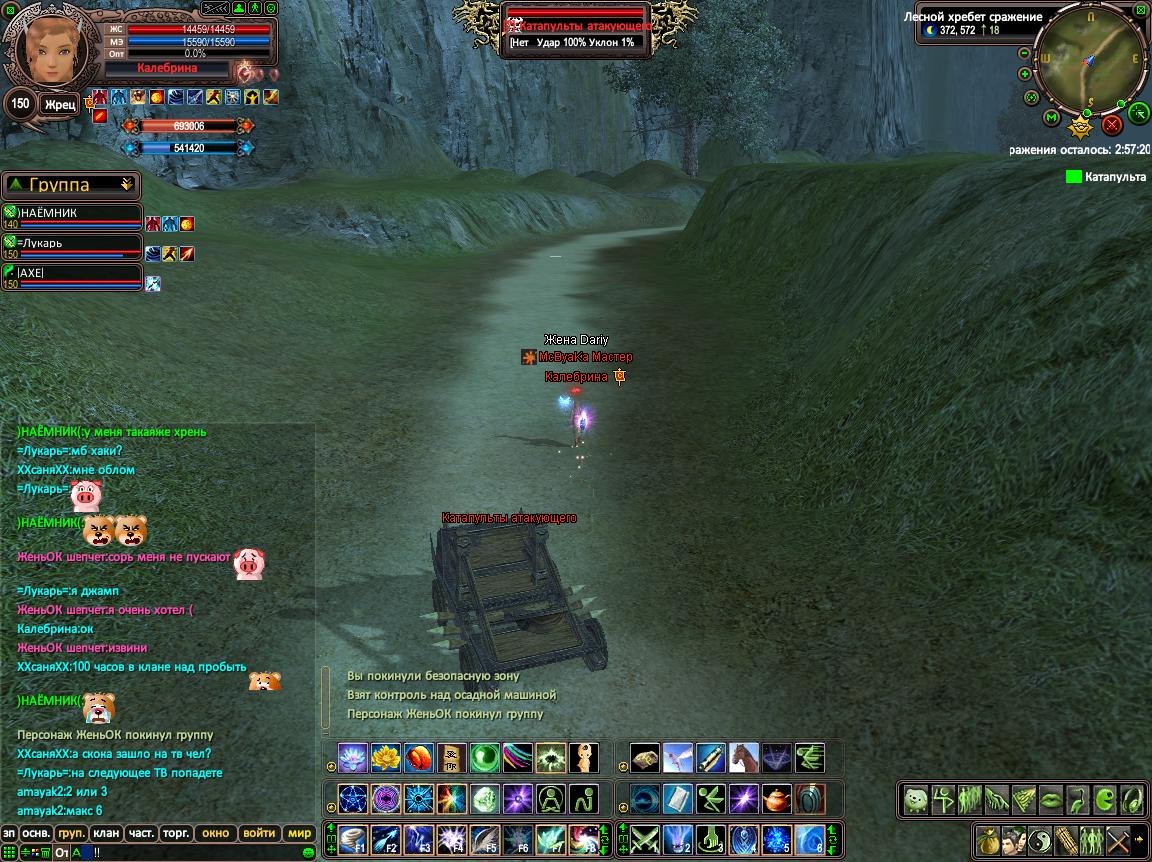Open the торг. chat tab
Screen dimensions: 1152x862
177,833
